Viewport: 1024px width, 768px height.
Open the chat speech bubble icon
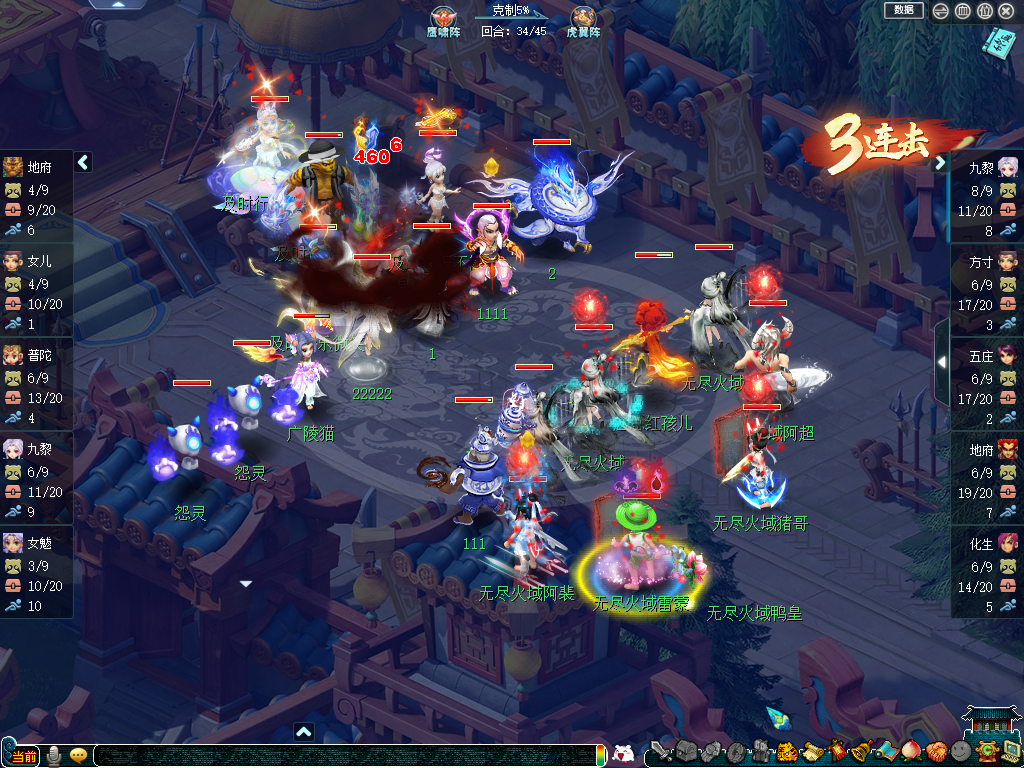(78, 755)
